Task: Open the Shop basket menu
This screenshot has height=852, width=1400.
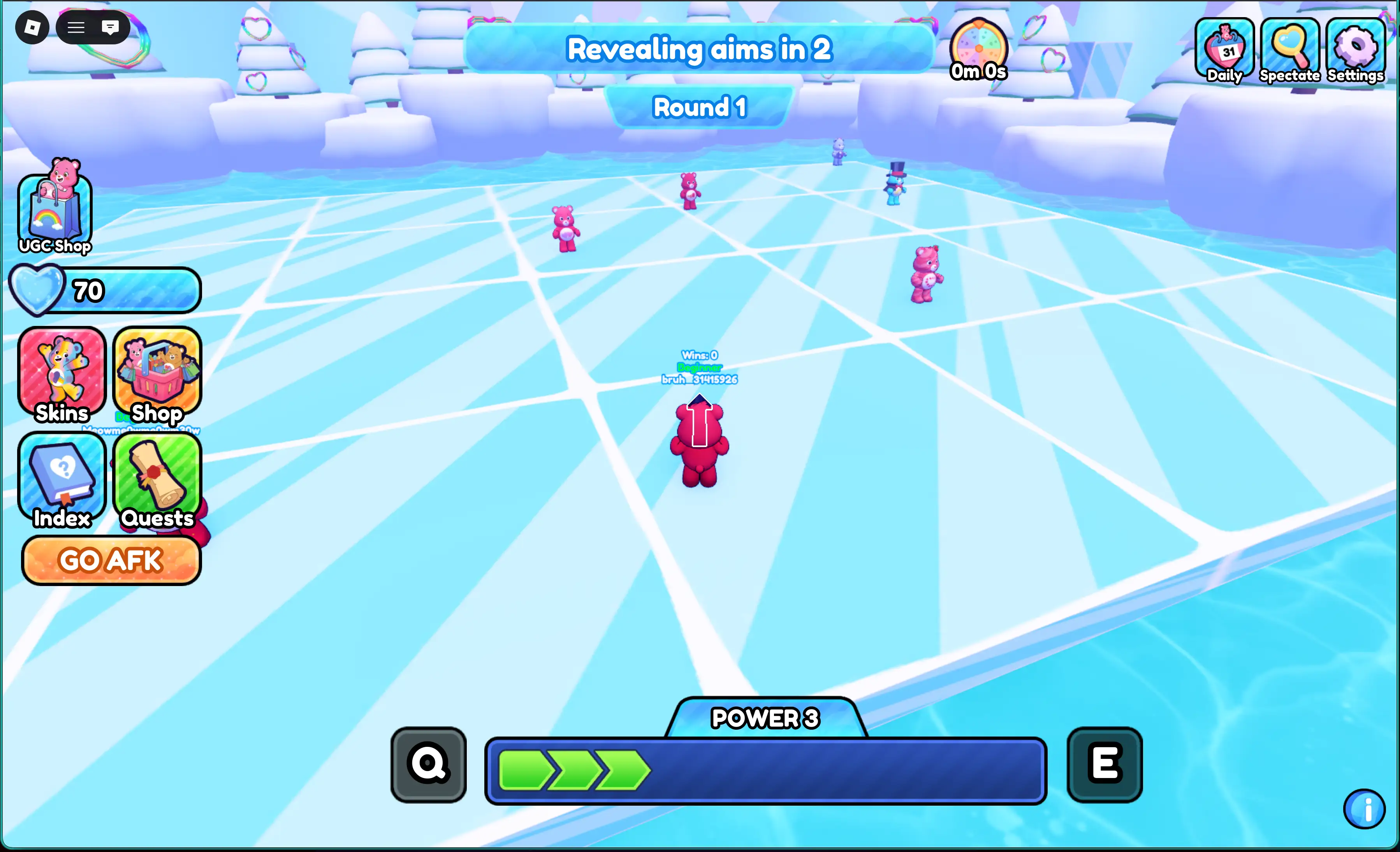Action: (x=157, y=374)
